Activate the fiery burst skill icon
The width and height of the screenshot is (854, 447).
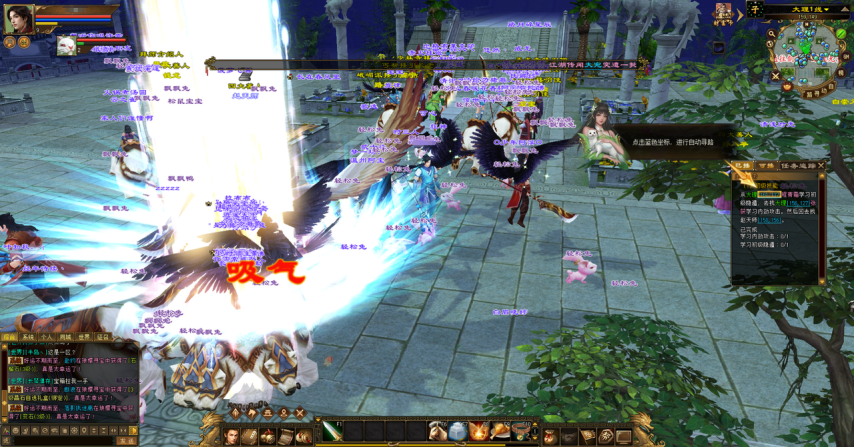(x=477, y=431)
